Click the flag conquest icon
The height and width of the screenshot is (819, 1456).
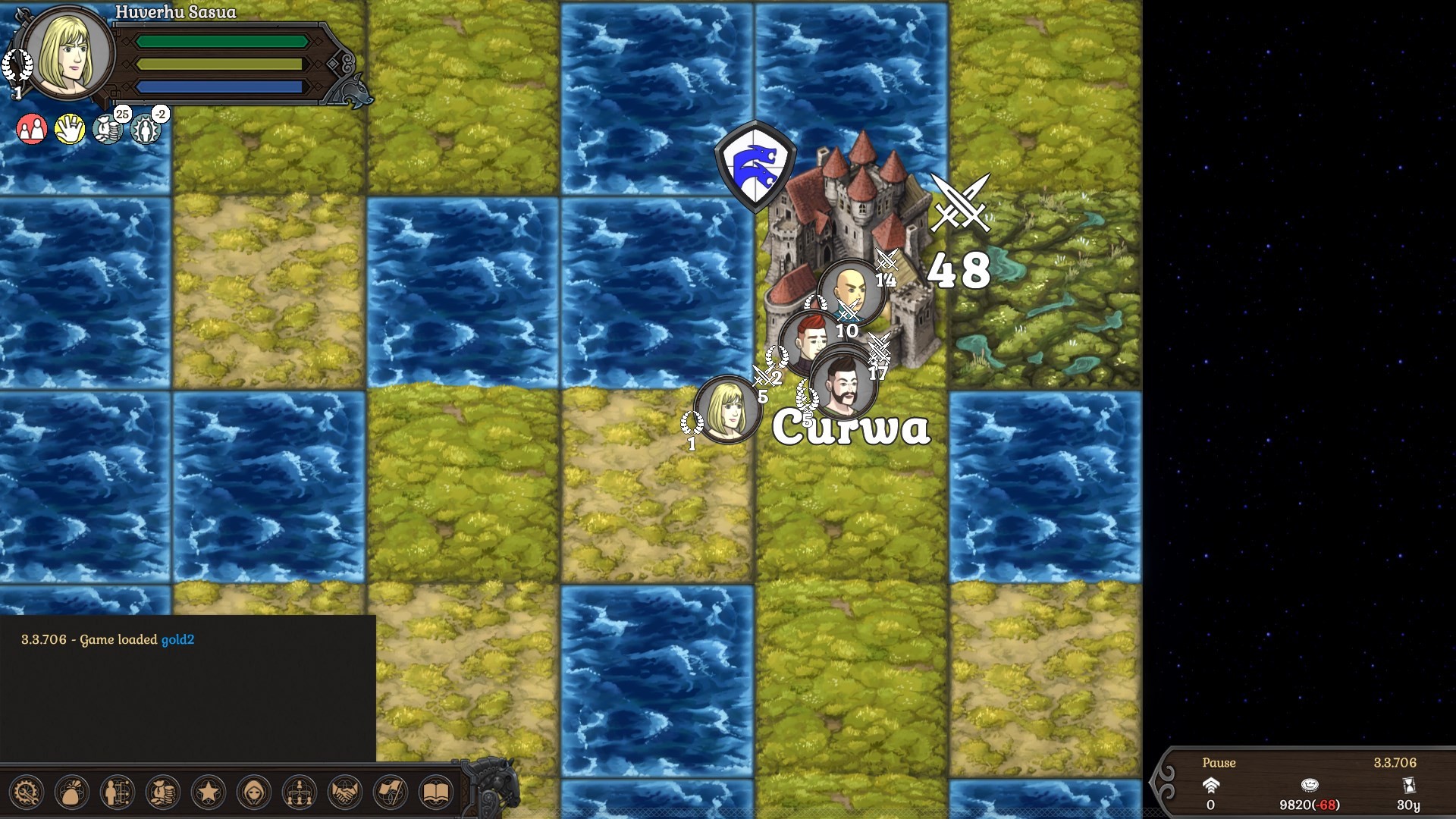(392, 792)
